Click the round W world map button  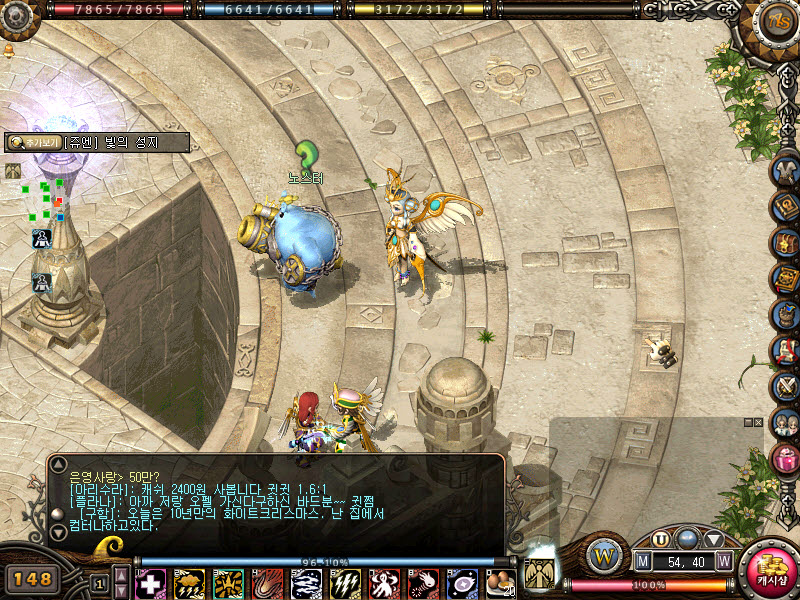click(x=604, y=554)
